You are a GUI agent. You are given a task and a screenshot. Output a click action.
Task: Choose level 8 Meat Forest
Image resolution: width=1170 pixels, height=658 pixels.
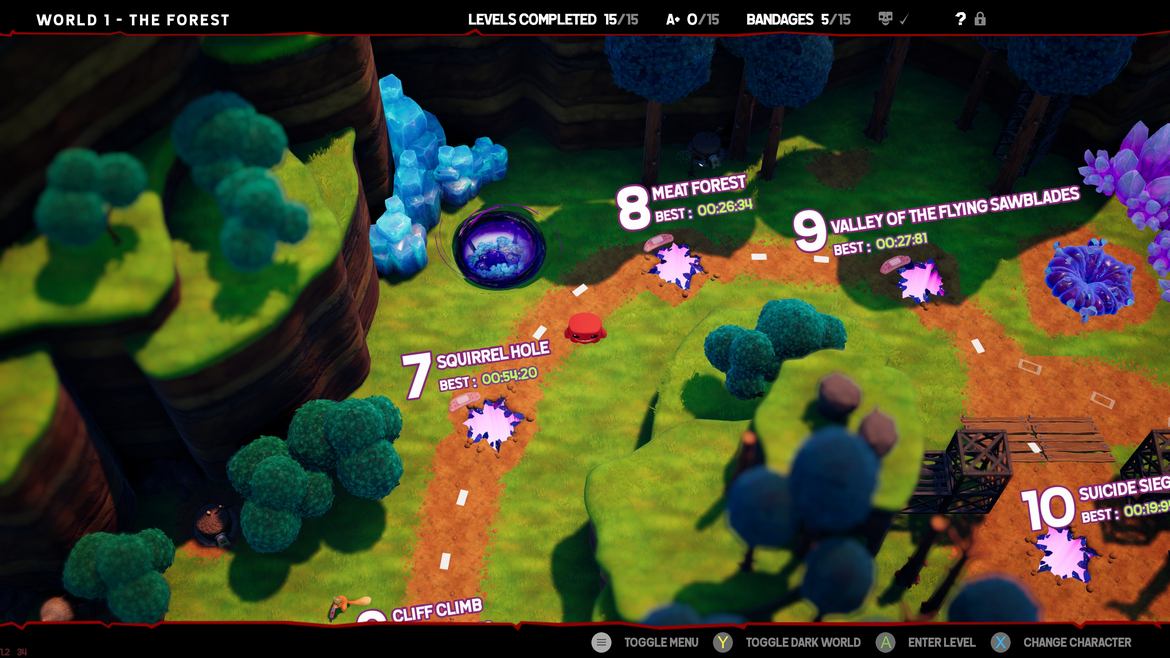[676, 264]
